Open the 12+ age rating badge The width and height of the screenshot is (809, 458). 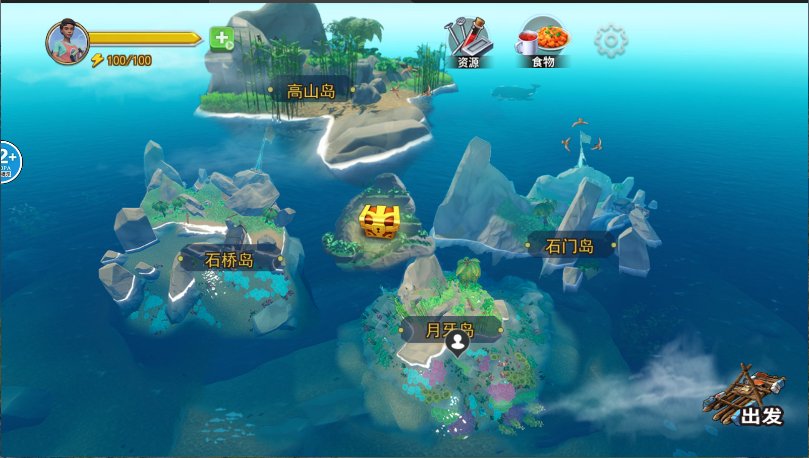coord(6,161)
